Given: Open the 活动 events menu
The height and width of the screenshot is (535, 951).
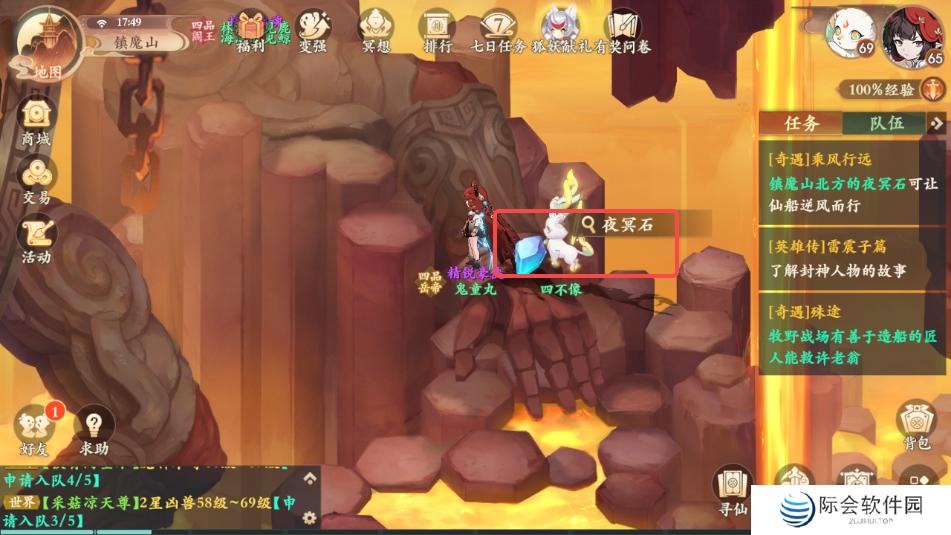Looking at the screenshot, I should pyautogui.click(x=36, y=238).
